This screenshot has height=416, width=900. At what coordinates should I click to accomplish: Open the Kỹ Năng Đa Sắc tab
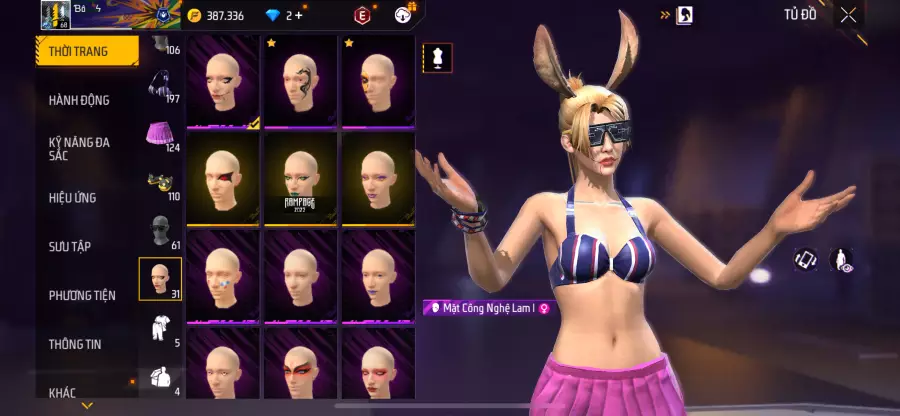[x=80, y=149]
